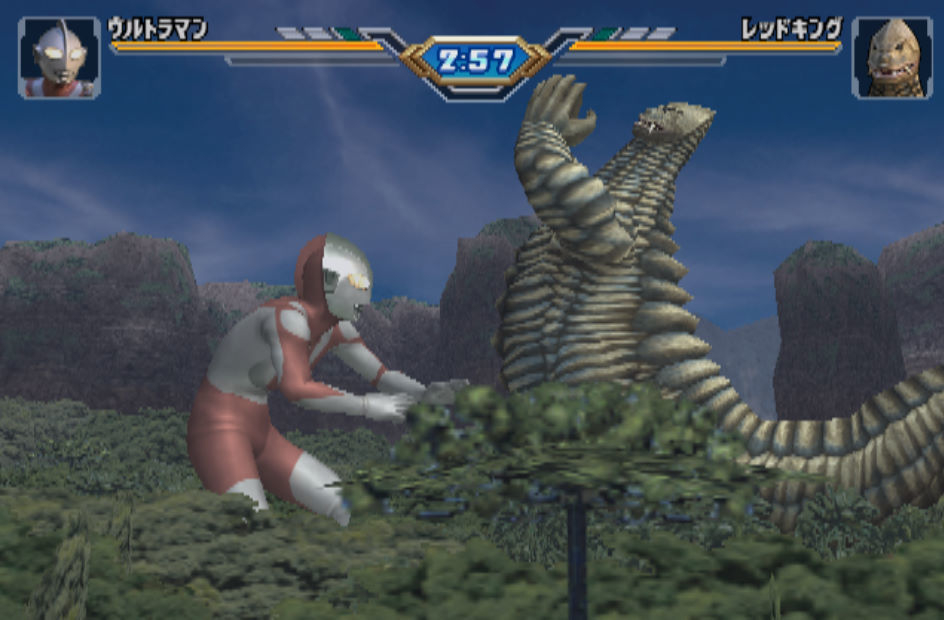Click Ultraman's character portrait
The height and width of the screenshot is (620, 944).
pos(59,58)
